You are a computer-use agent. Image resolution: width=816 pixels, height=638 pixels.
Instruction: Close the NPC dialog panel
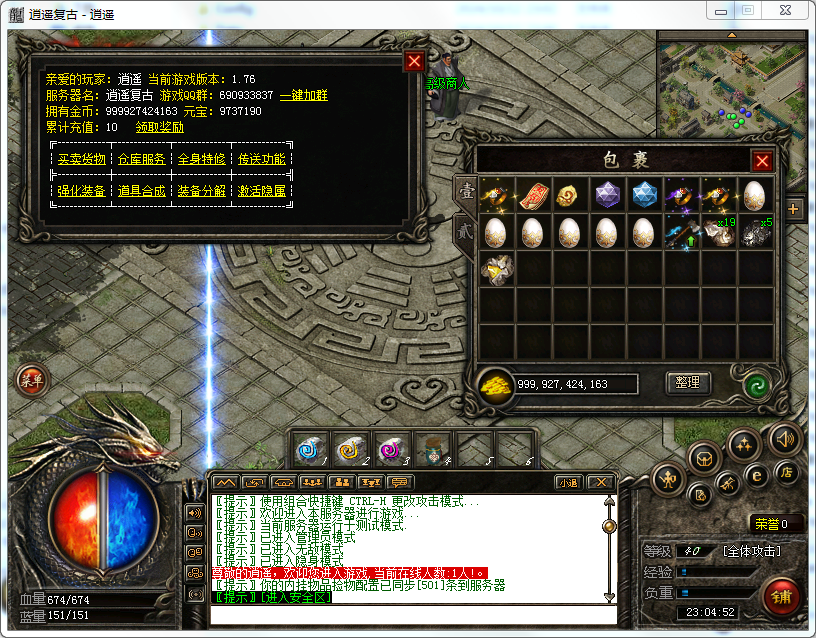tap(414, 61)
